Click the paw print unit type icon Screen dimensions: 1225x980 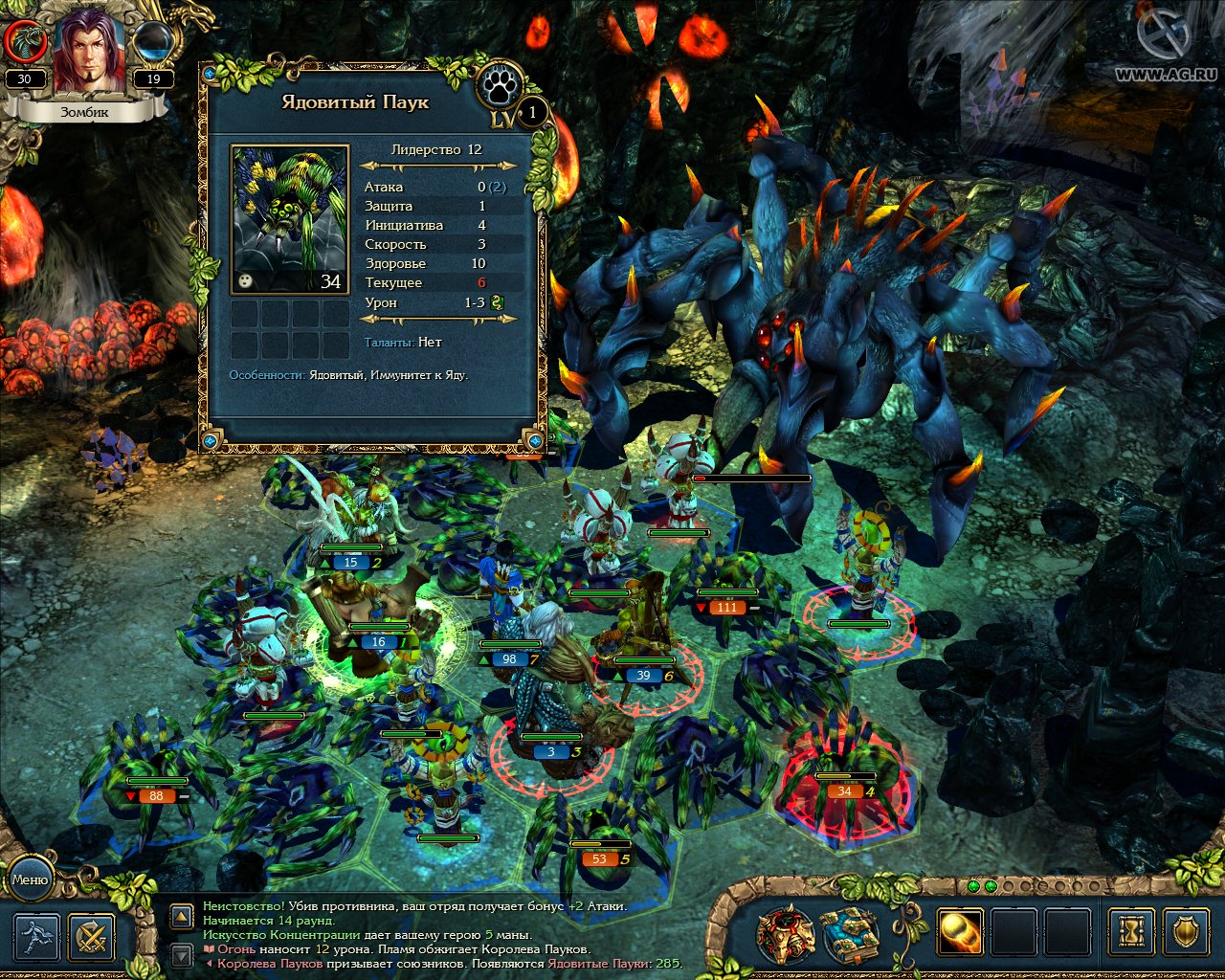click(500, 87)
